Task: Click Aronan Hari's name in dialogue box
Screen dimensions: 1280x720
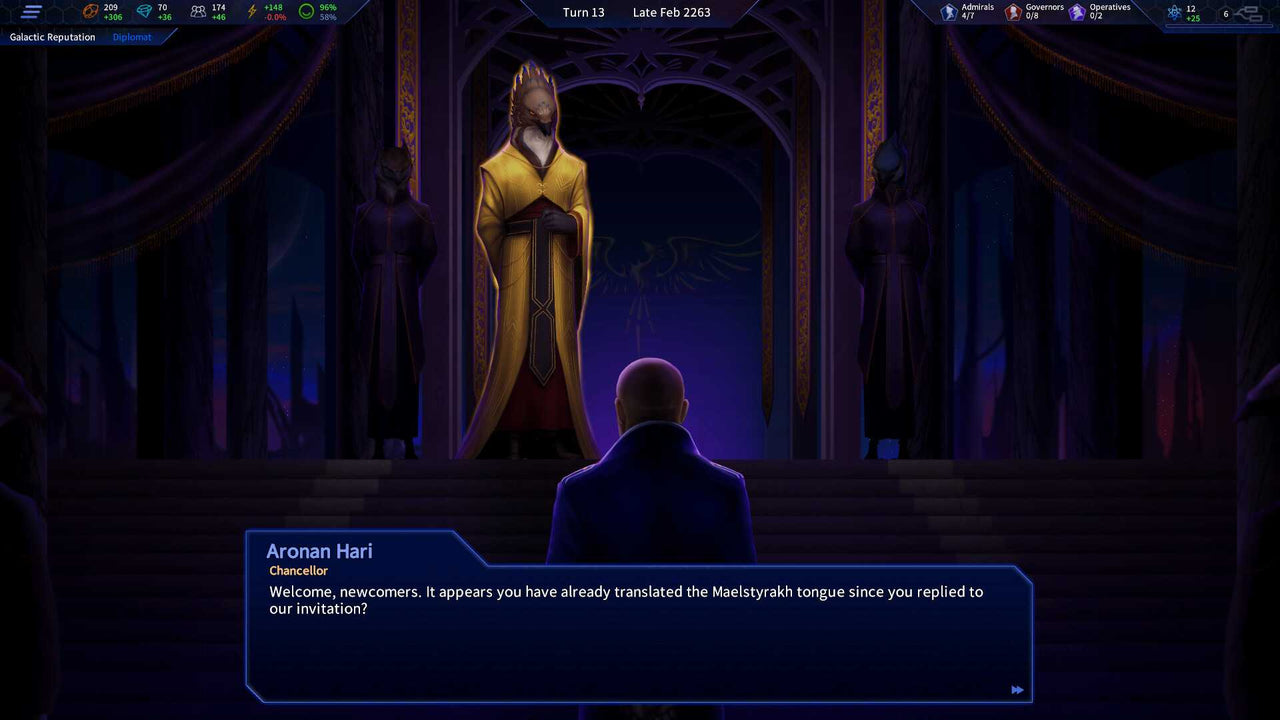Action: [320, 551]
